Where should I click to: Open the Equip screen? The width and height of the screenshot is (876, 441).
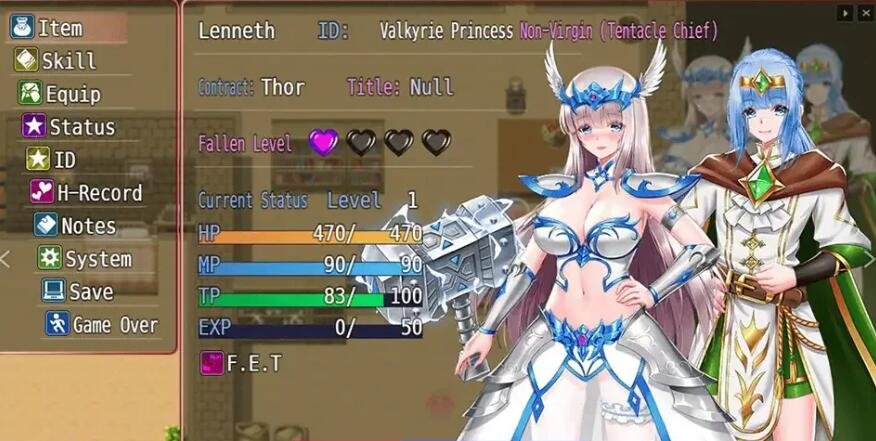(x=72, y=94)
